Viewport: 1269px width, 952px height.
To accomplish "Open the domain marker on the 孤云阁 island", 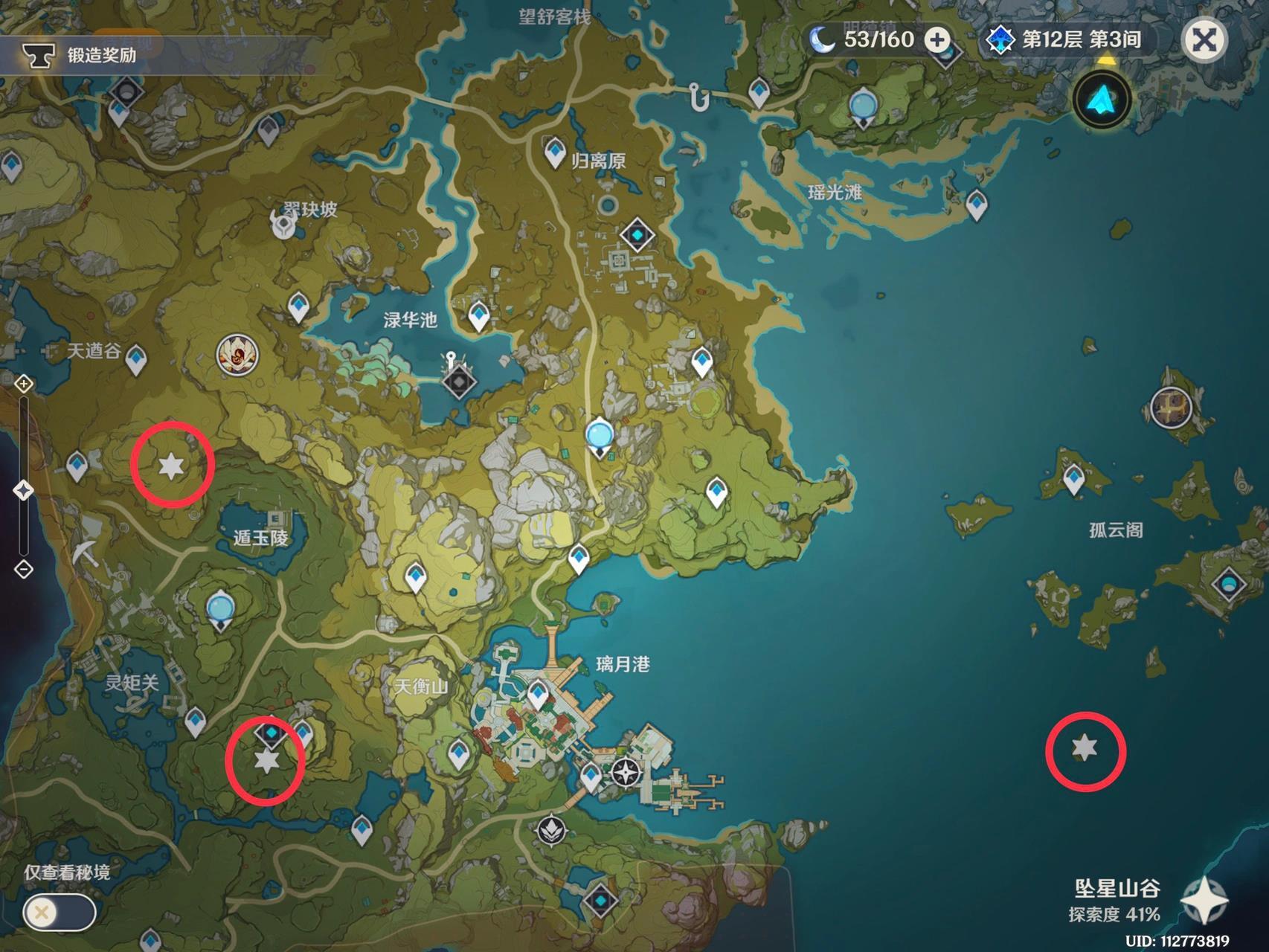I will (x=1227, y=583).
